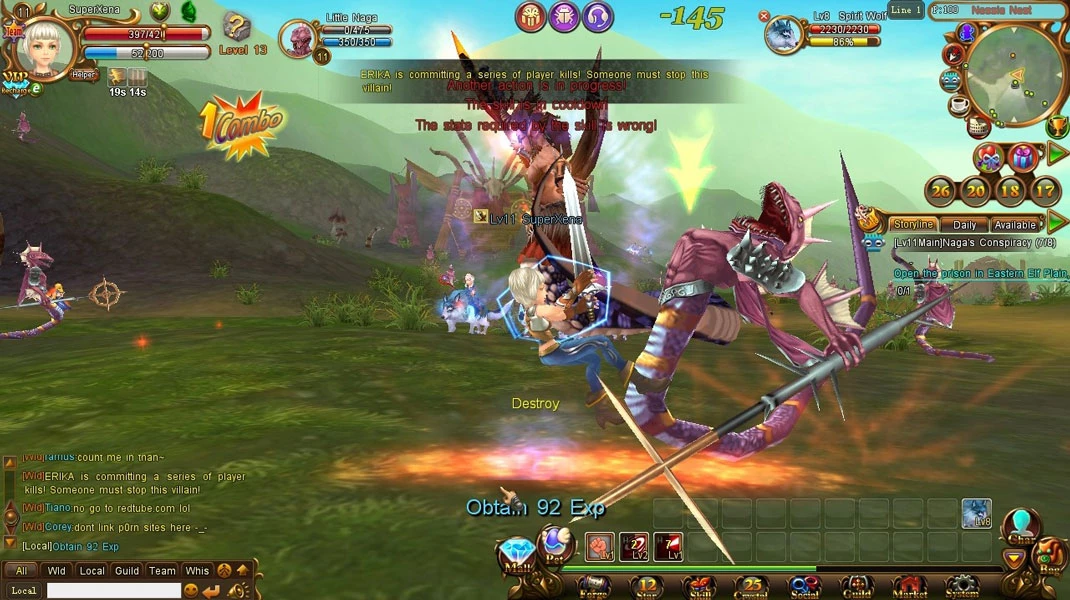This screenshot has width=1070, height=600.
Task: Open the Guild menu
Action: 857,585
